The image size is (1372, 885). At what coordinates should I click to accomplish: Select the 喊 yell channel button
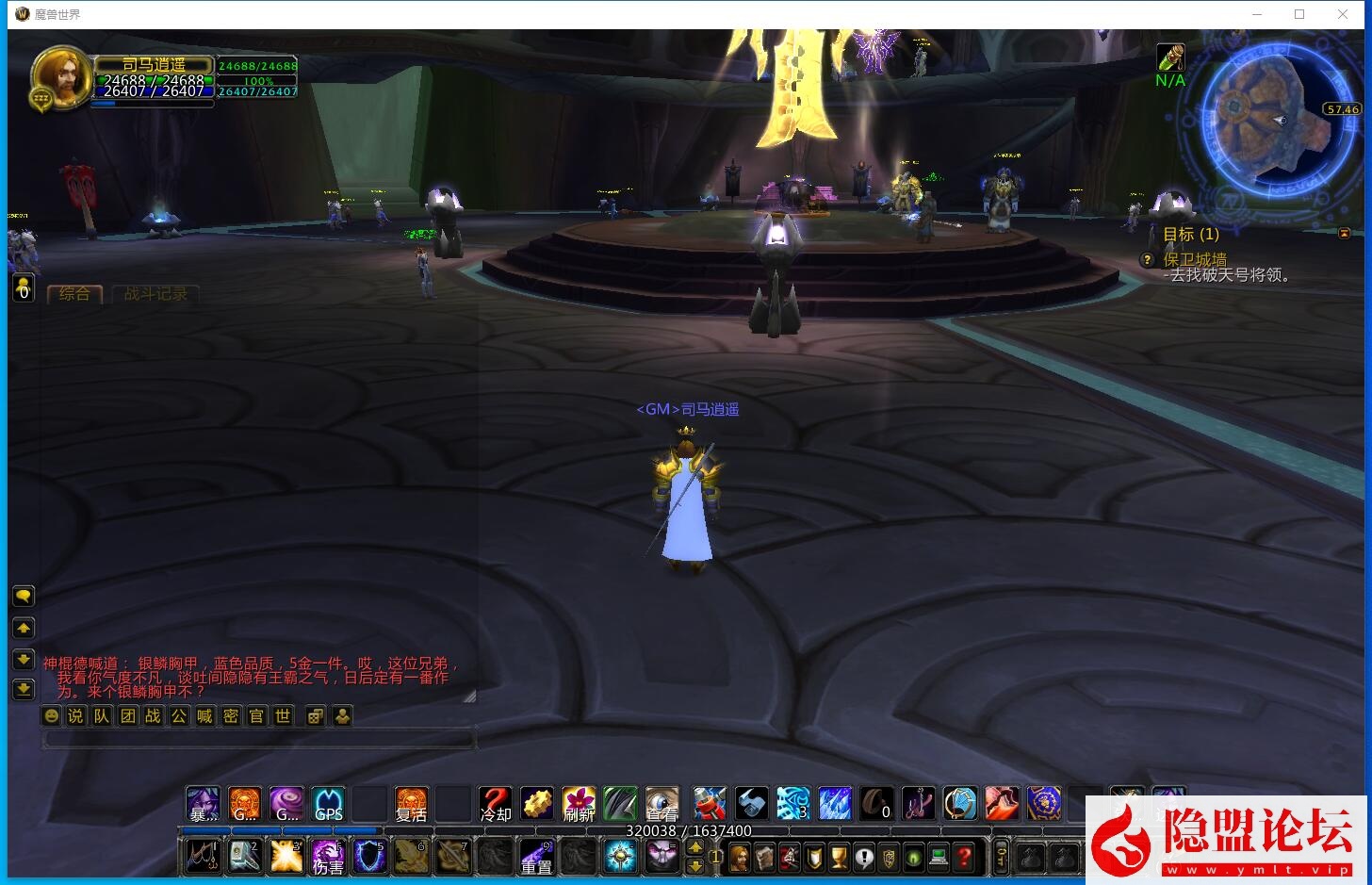click(204, 716)
